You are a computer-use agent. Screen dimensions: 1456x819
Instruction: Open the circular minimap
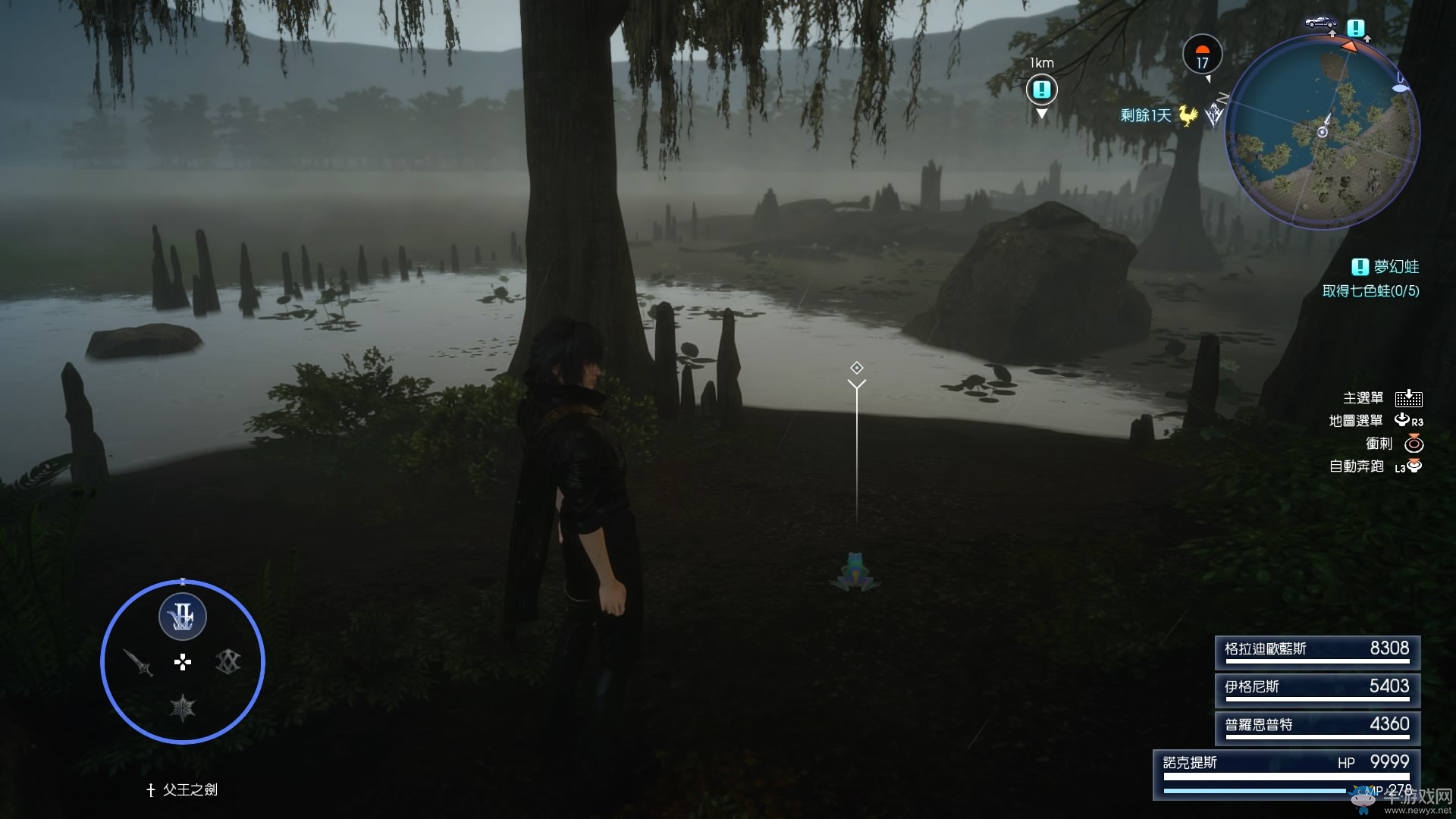(x=1323, y=132)
